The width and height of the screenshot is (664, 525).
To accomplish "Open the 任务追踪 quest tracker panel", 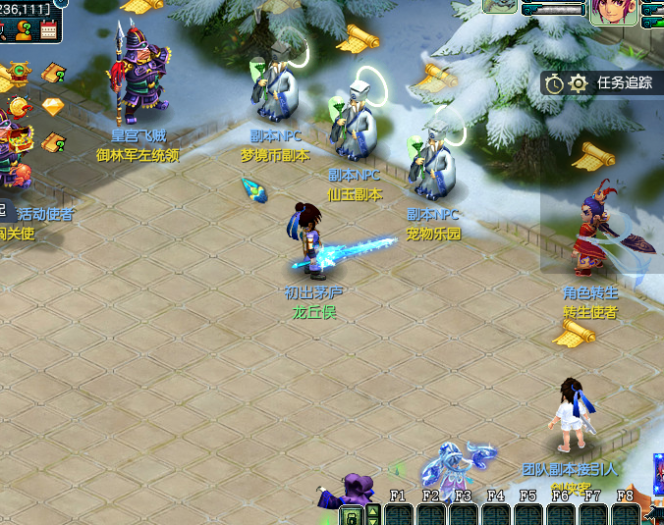I will click(x=624, y=83).
